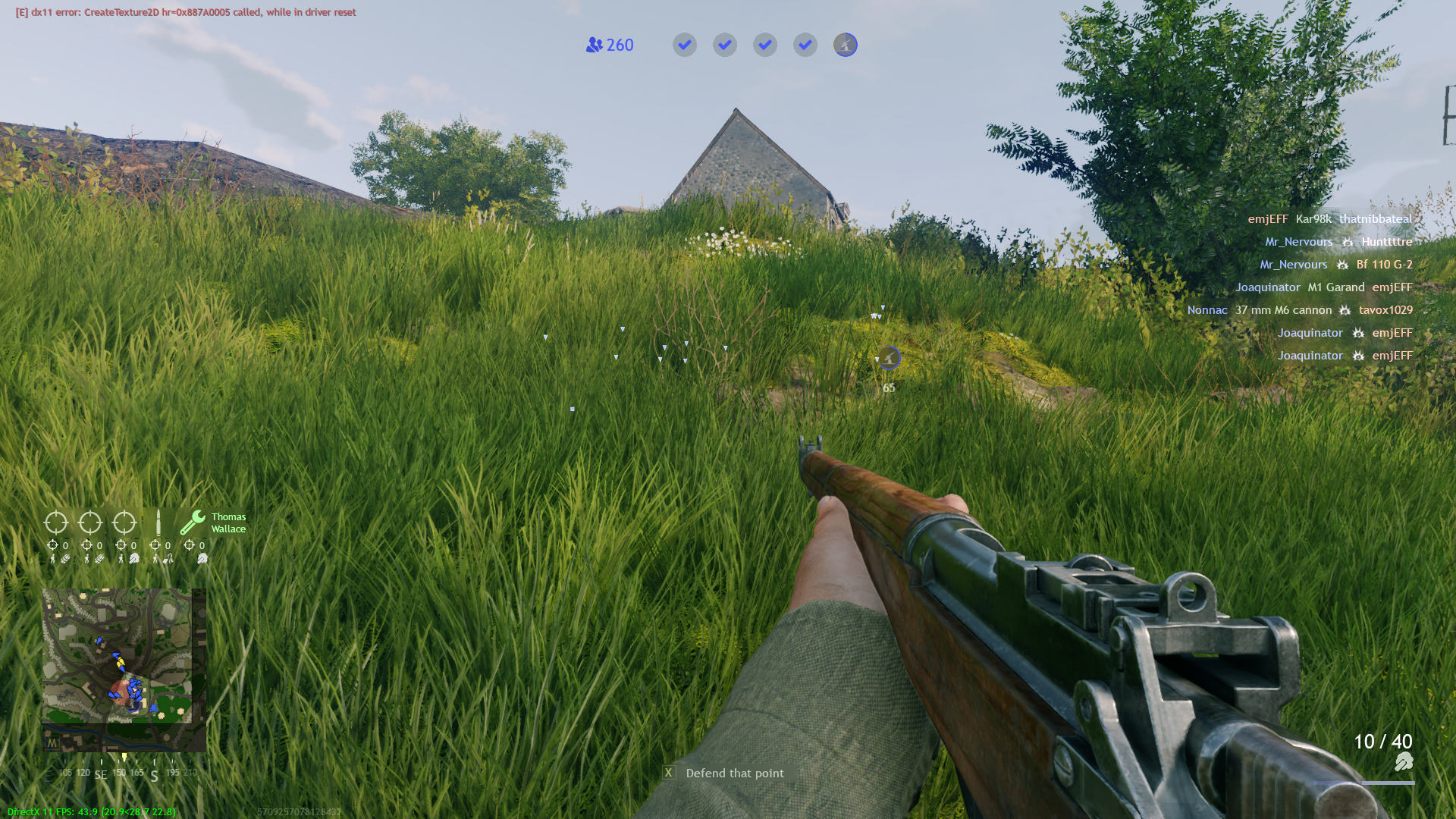1456x819 pixels.
Task: Click the bullet-shaped sniper squad slot icon
Action: (158, 522)
